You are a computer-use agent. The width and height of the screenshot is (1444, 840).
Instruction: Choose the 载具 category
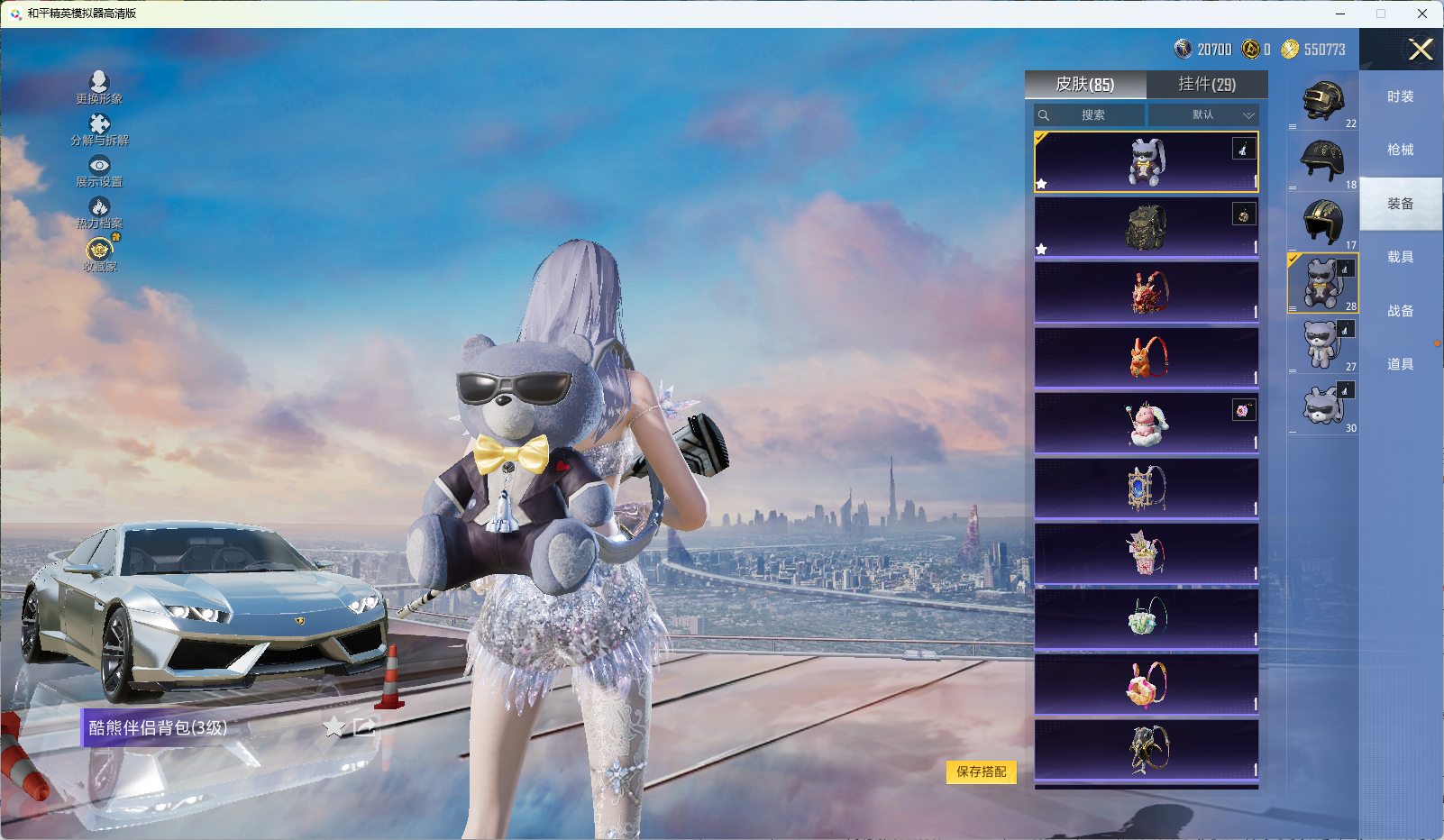(1400, 257)
